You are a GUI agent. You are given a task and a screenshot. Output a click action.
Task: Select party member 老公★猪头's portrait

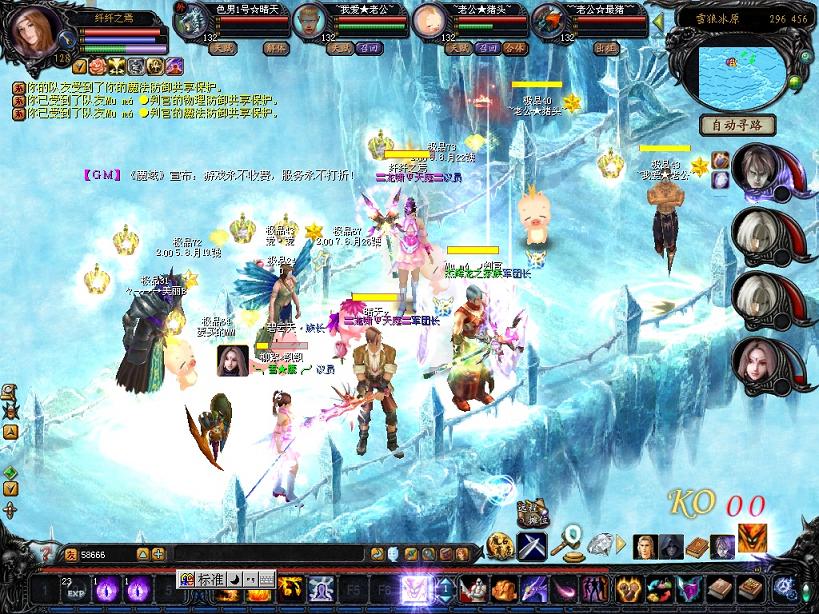coord(430,20)
